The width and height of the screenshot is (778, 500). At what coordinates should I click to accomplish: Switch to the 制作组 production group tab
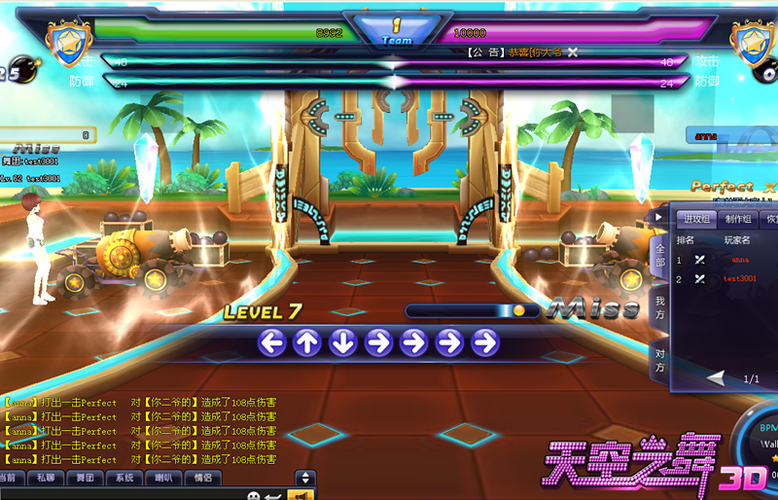tap(739, 219)
